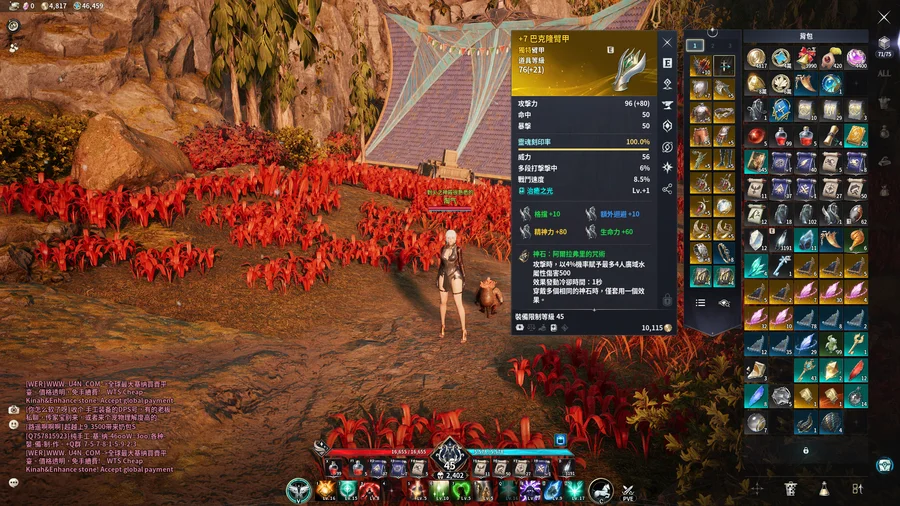Click the trash can discard button
The image size is (900, 506).
coord(791,488)
